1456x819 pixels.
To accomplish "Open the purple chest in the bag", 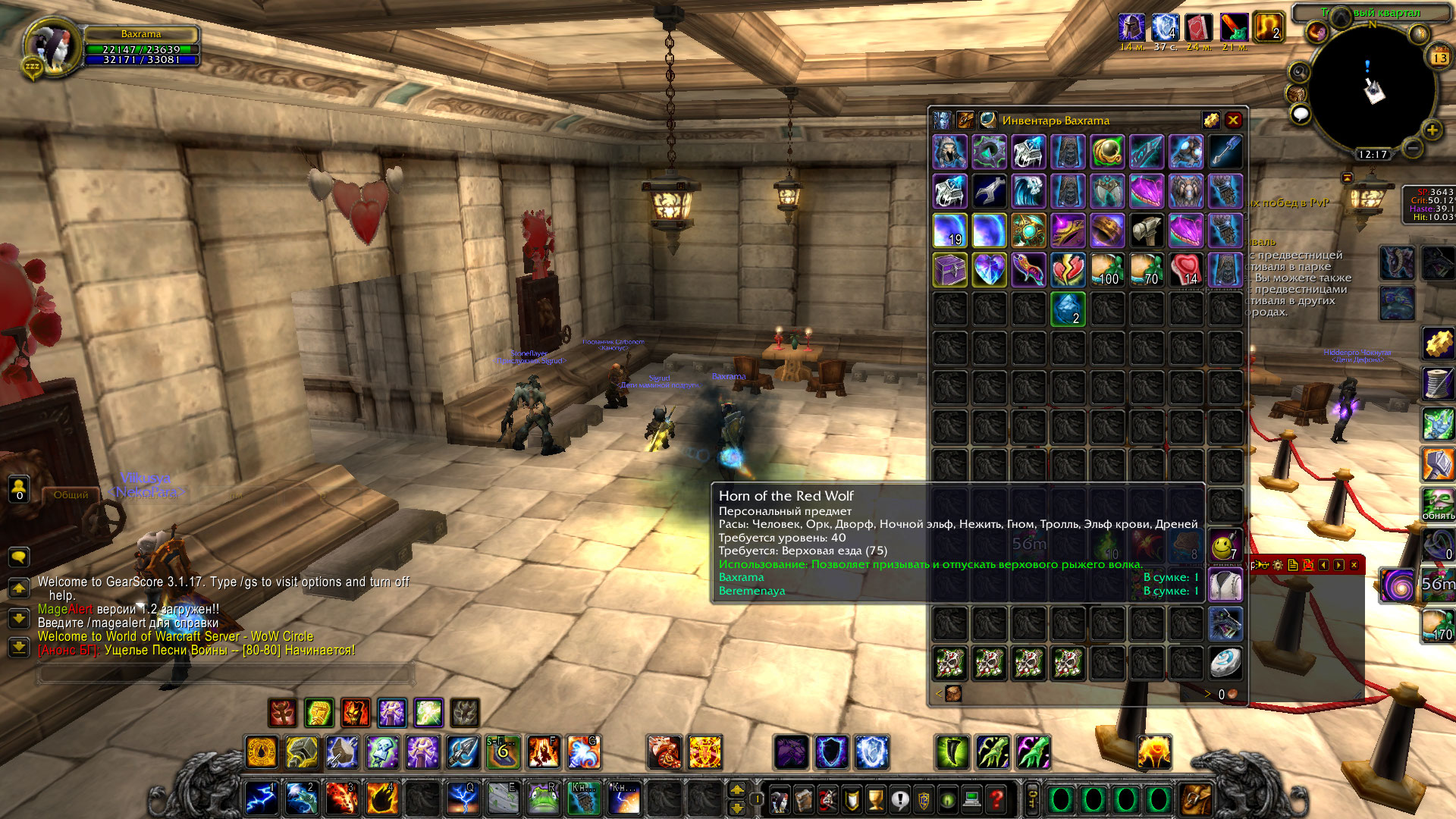I will click(x=949, y=269).
